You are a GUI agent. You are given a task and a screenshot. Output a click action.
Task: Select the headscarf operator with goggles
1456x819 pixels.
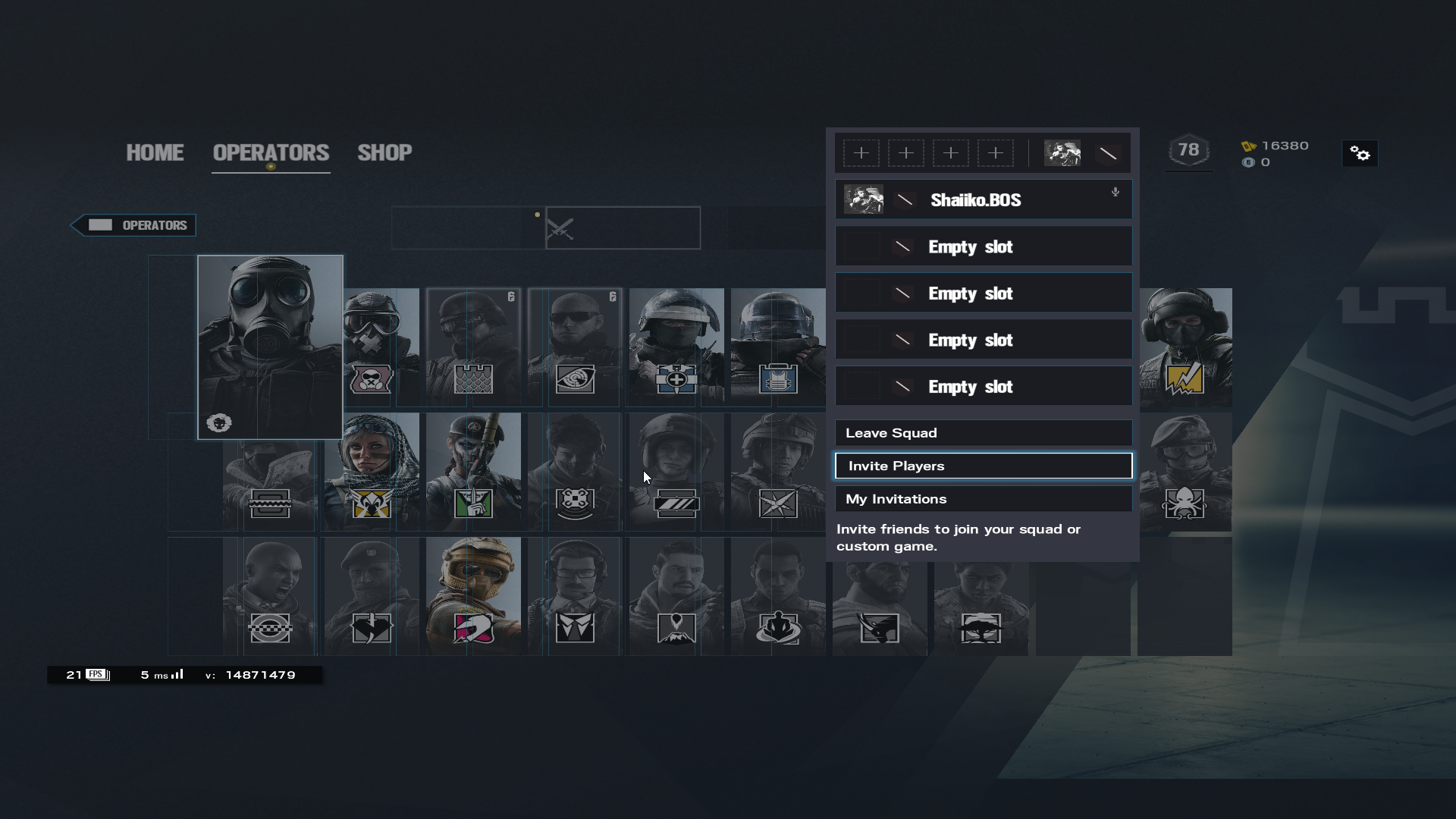click(x=372, y=472)
